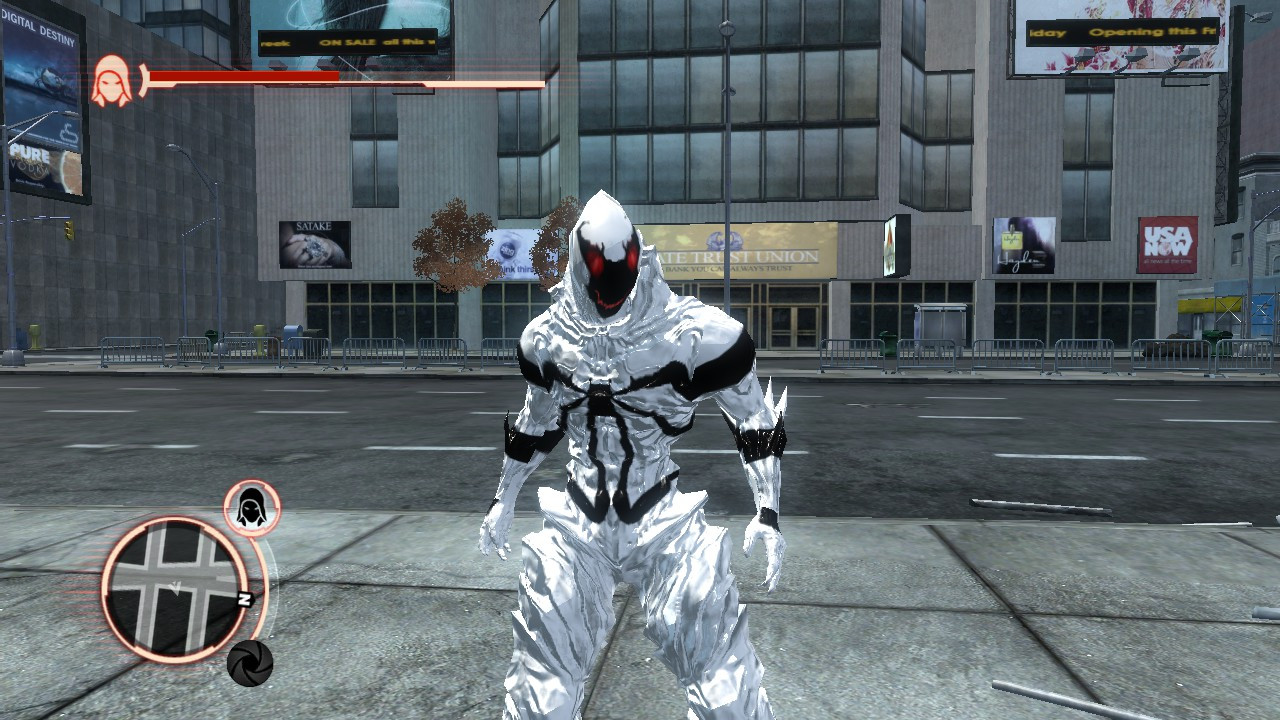Click the ON SALE ticker sign
Viewport: 1280px width, 720px height.
350,42
